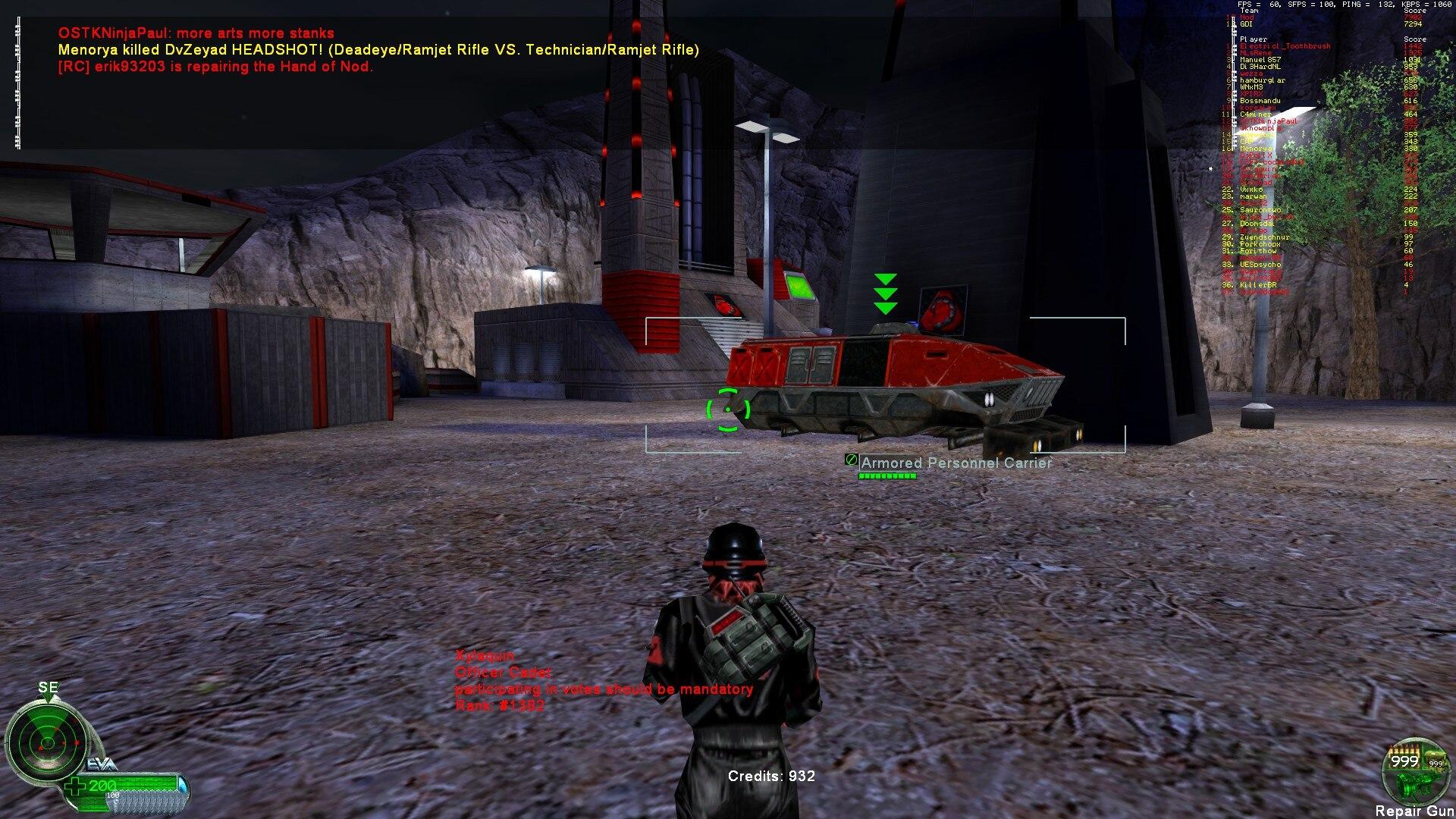1456x819 pixels.
Task: Click the green waypoint arrows above the APC
Action: [884, 292]
